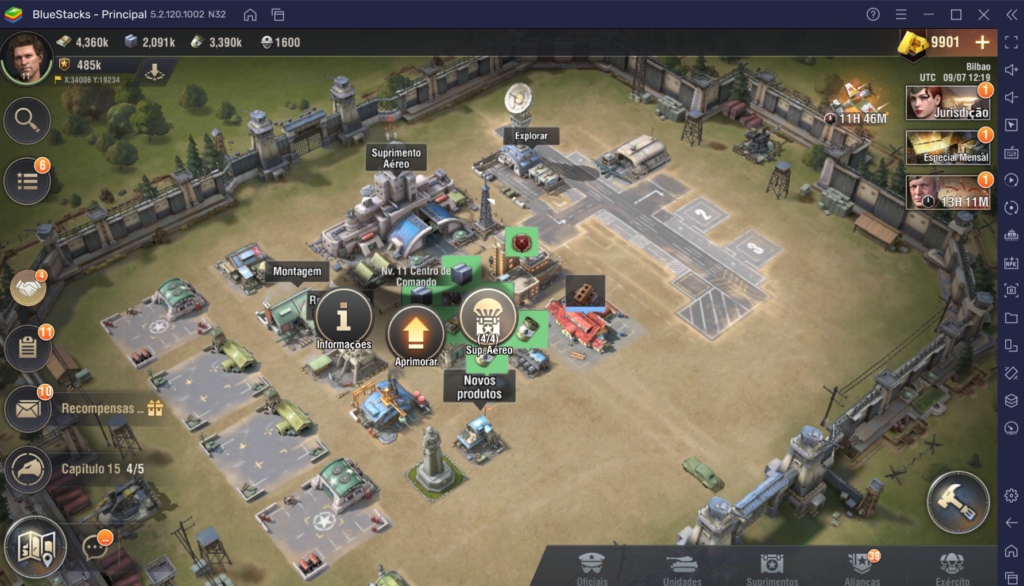Show Informações for the command center

coord(343,320)
